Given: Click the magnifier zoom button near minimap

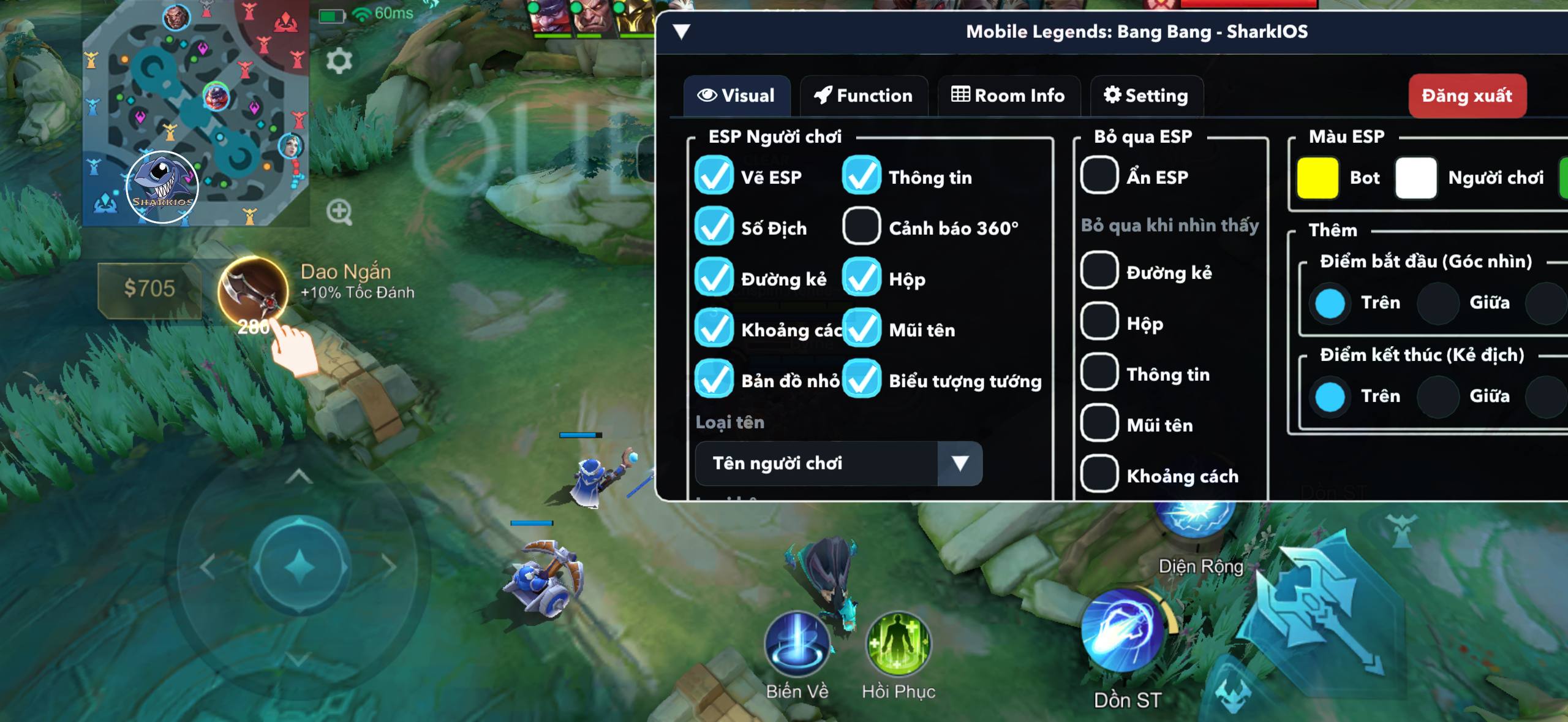Looking at the screenshot, I should [x=339, y=212].
